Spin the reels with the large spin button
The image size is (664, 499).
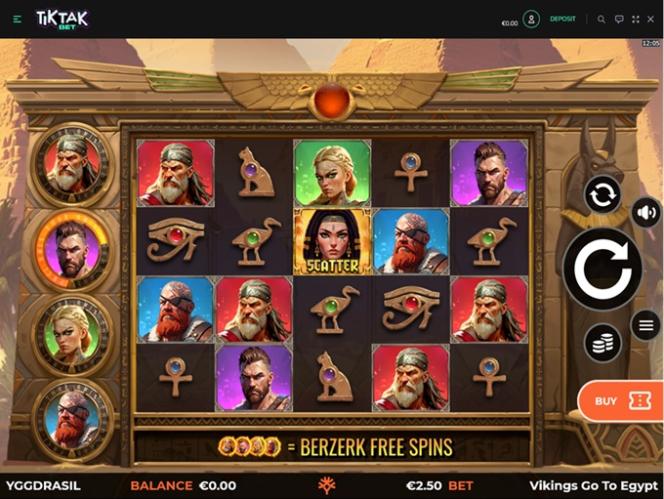coord(602,267)
